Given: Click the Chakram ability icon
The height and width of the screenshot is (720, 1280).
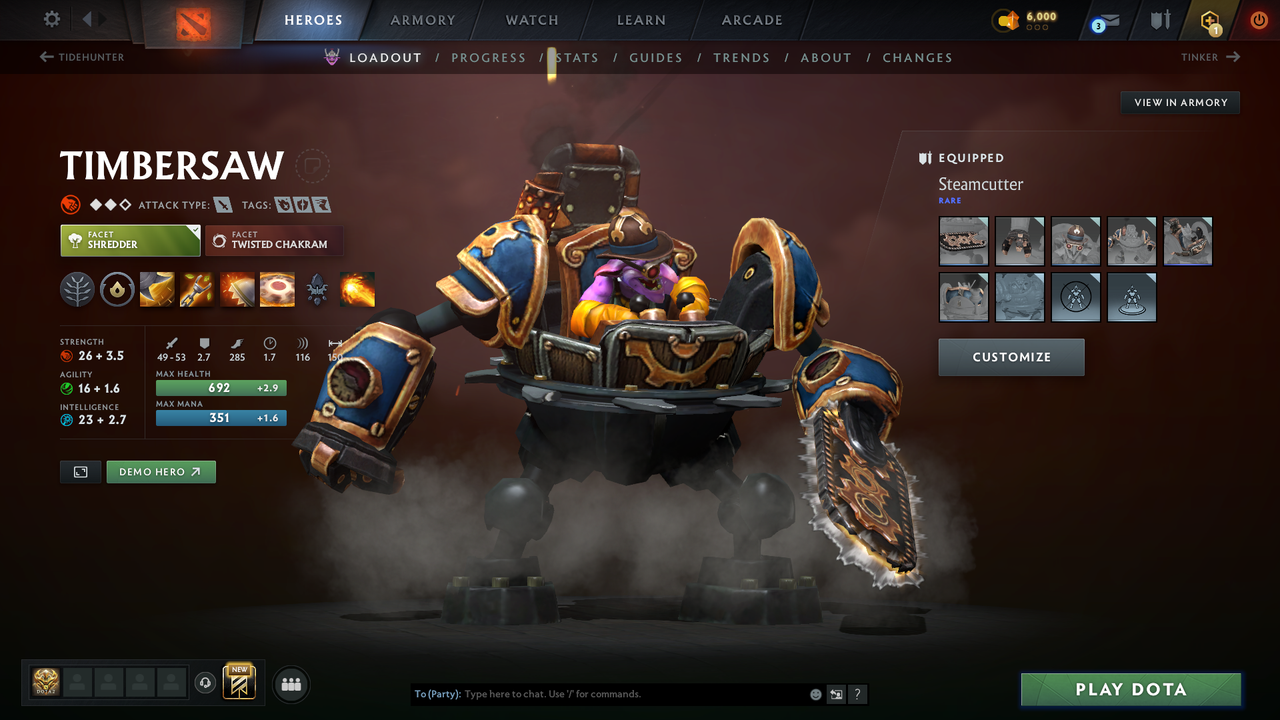Looking at the screenshot, I should tap(277, 289).
